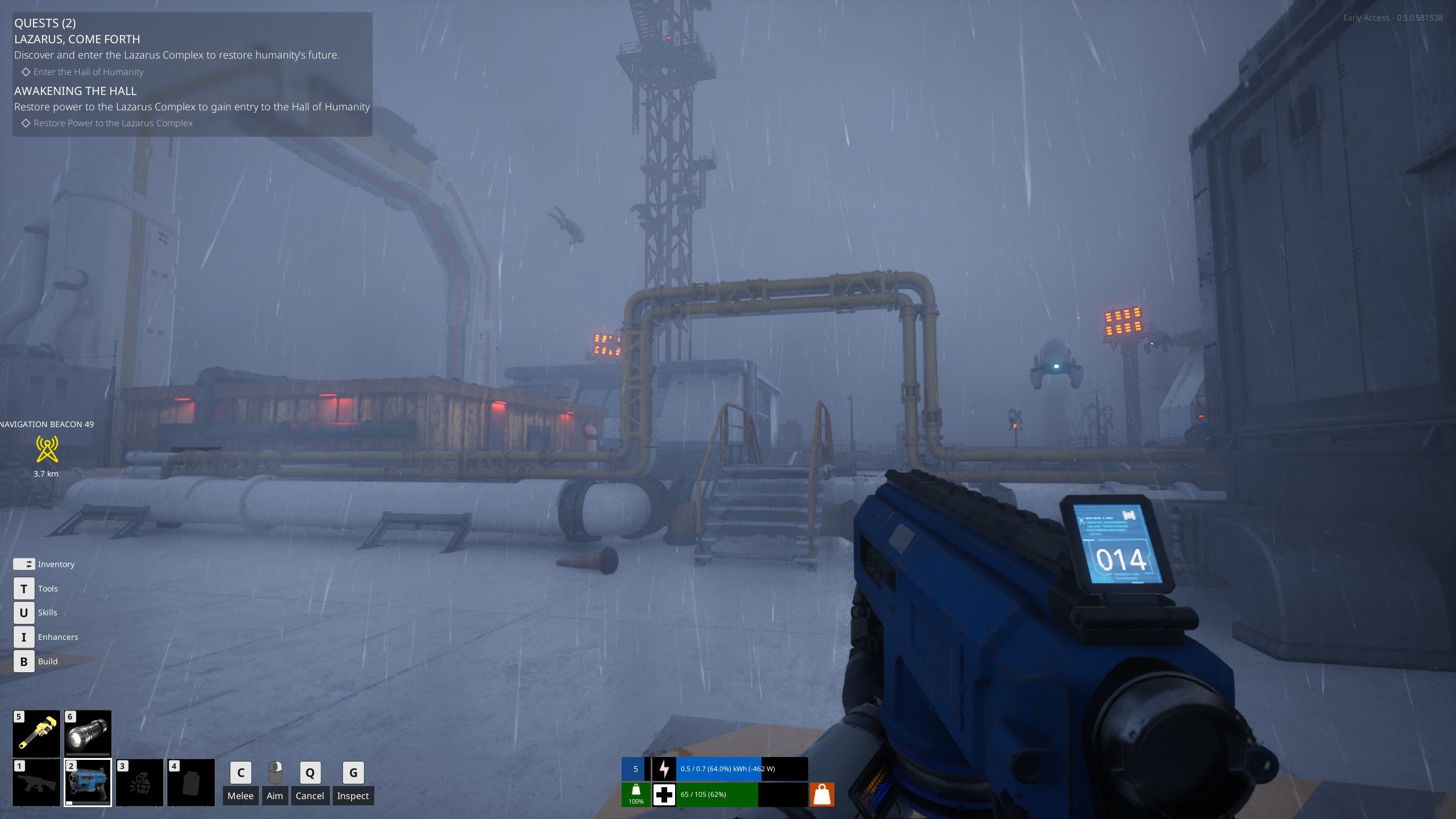Click the white cross health icon
Image resolution: width=1456 pixels, height=819 pixels.
pyautogui.click(x=664, y=795)
